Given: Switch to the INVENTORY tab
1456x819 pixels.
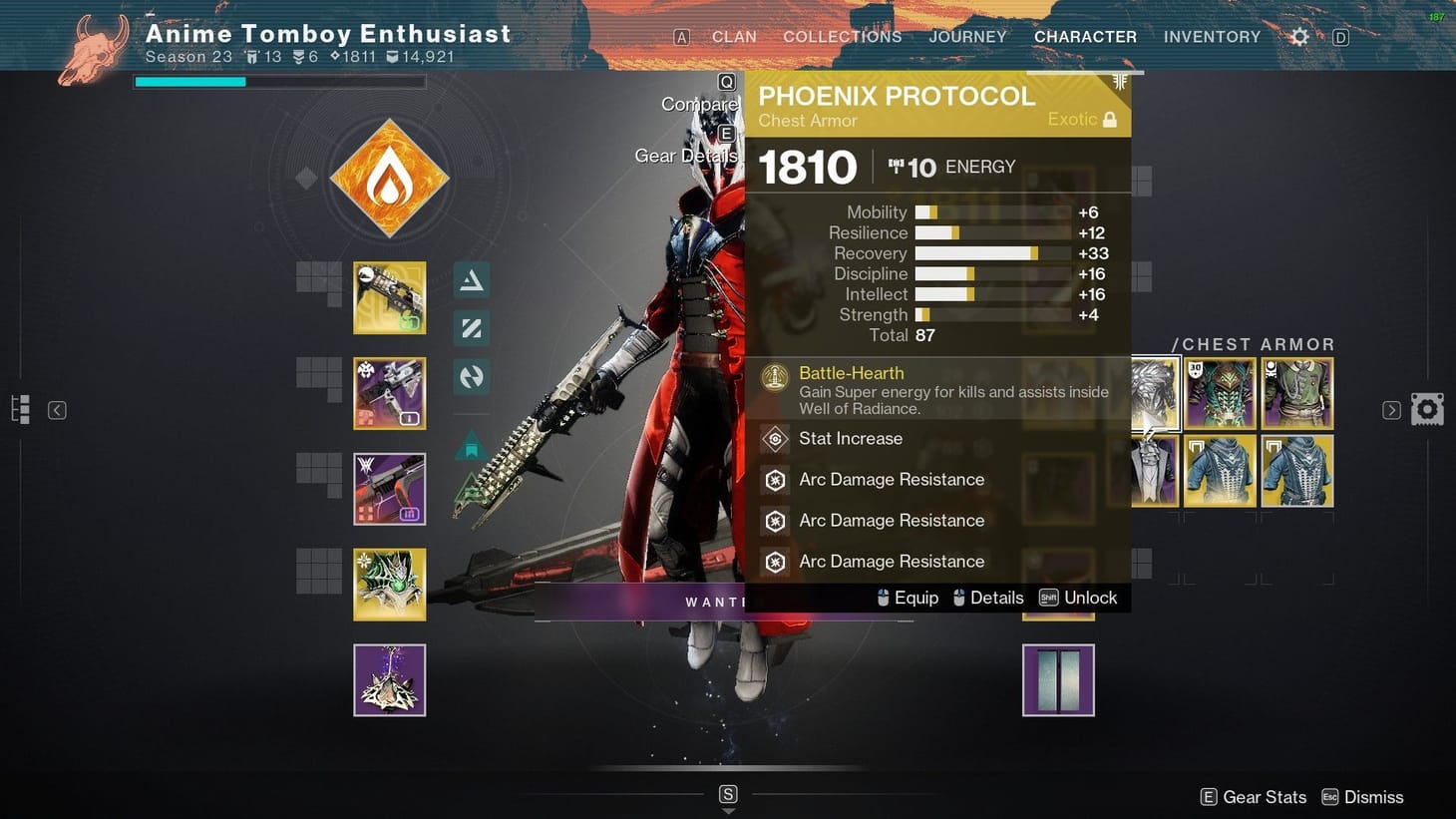Looking at the screenshot, I should [1212, 37].
